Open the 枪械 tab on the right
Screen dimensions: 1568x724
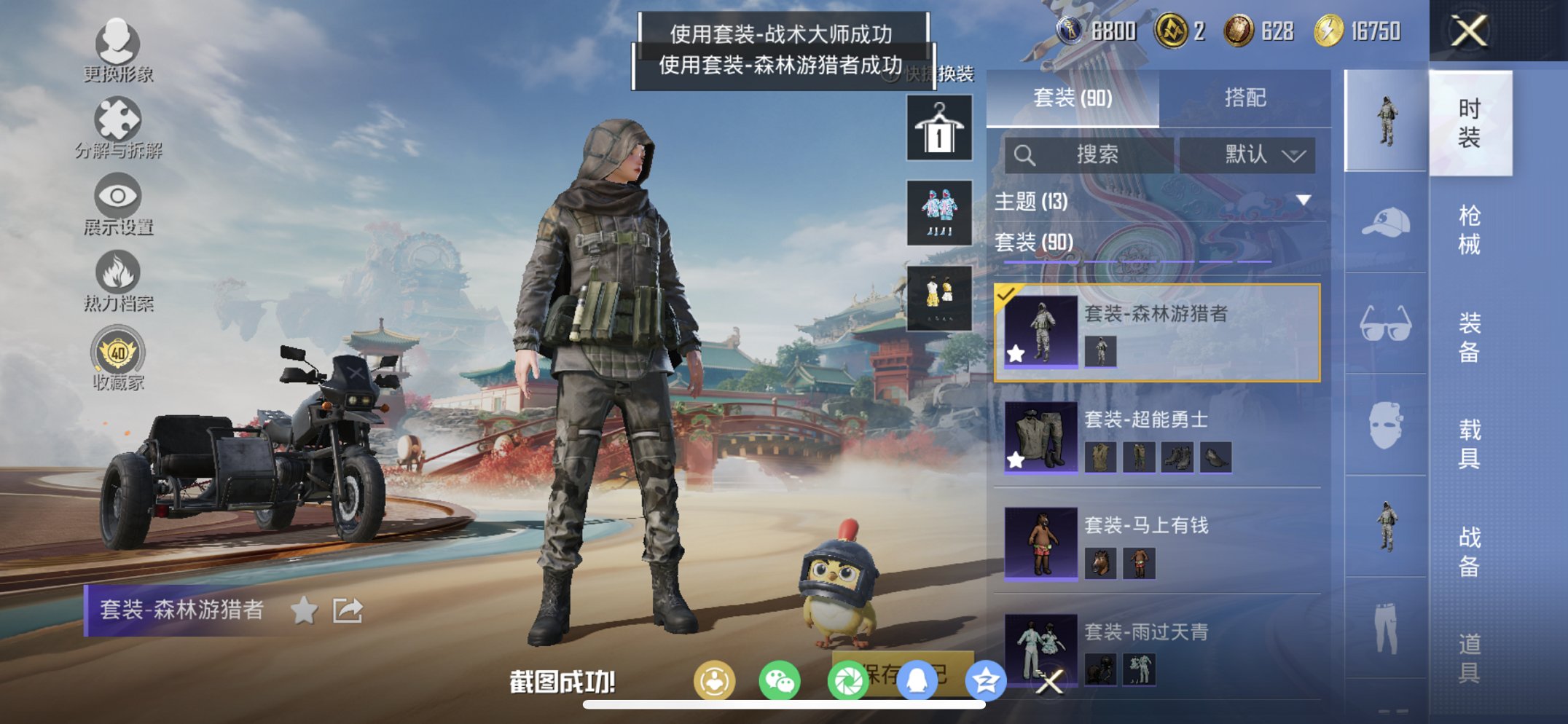pyautogui.click(x=1472, y=229)
